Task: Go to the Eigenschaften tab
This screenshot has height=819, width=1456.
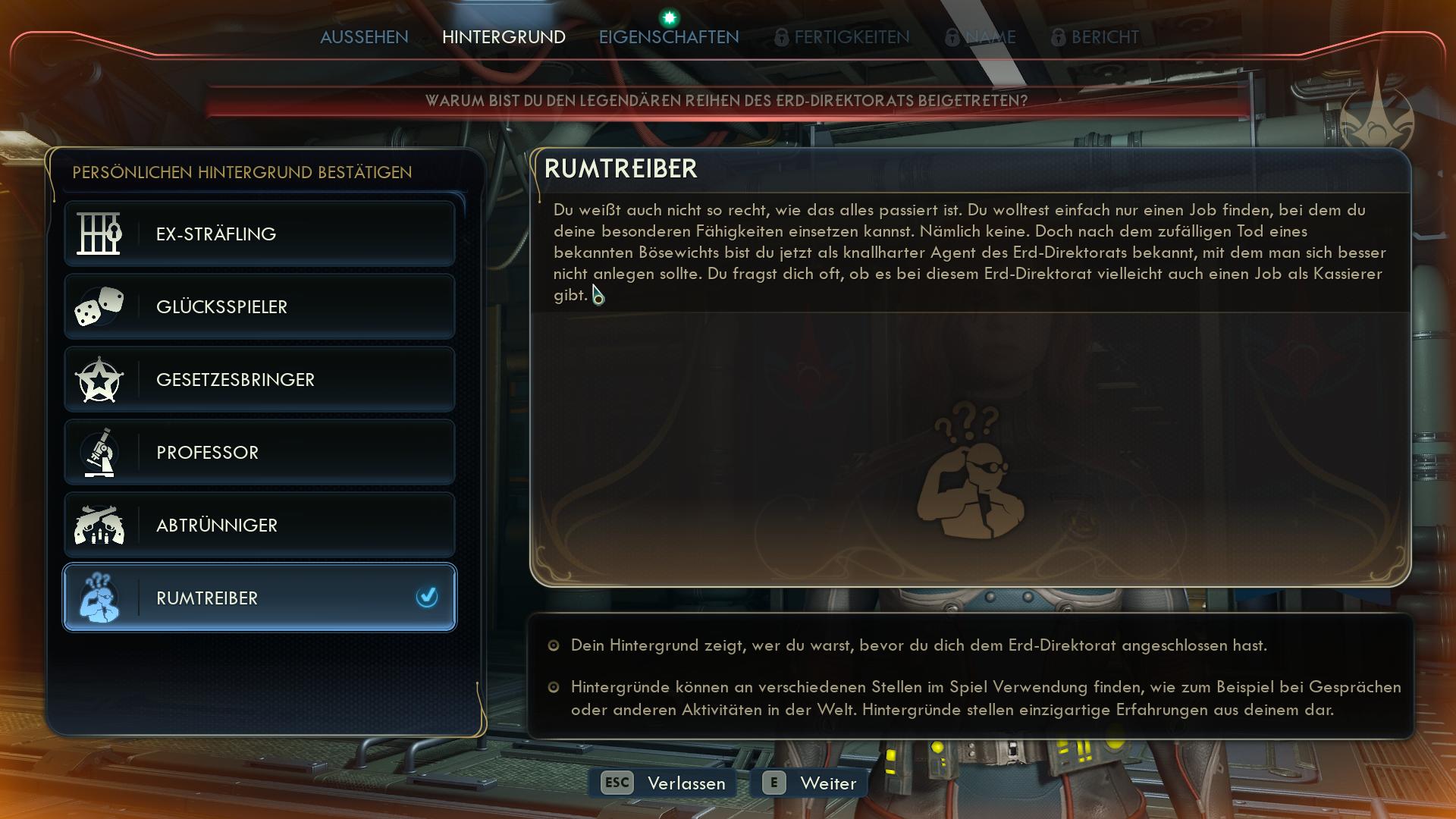Action: click(668, 37)
